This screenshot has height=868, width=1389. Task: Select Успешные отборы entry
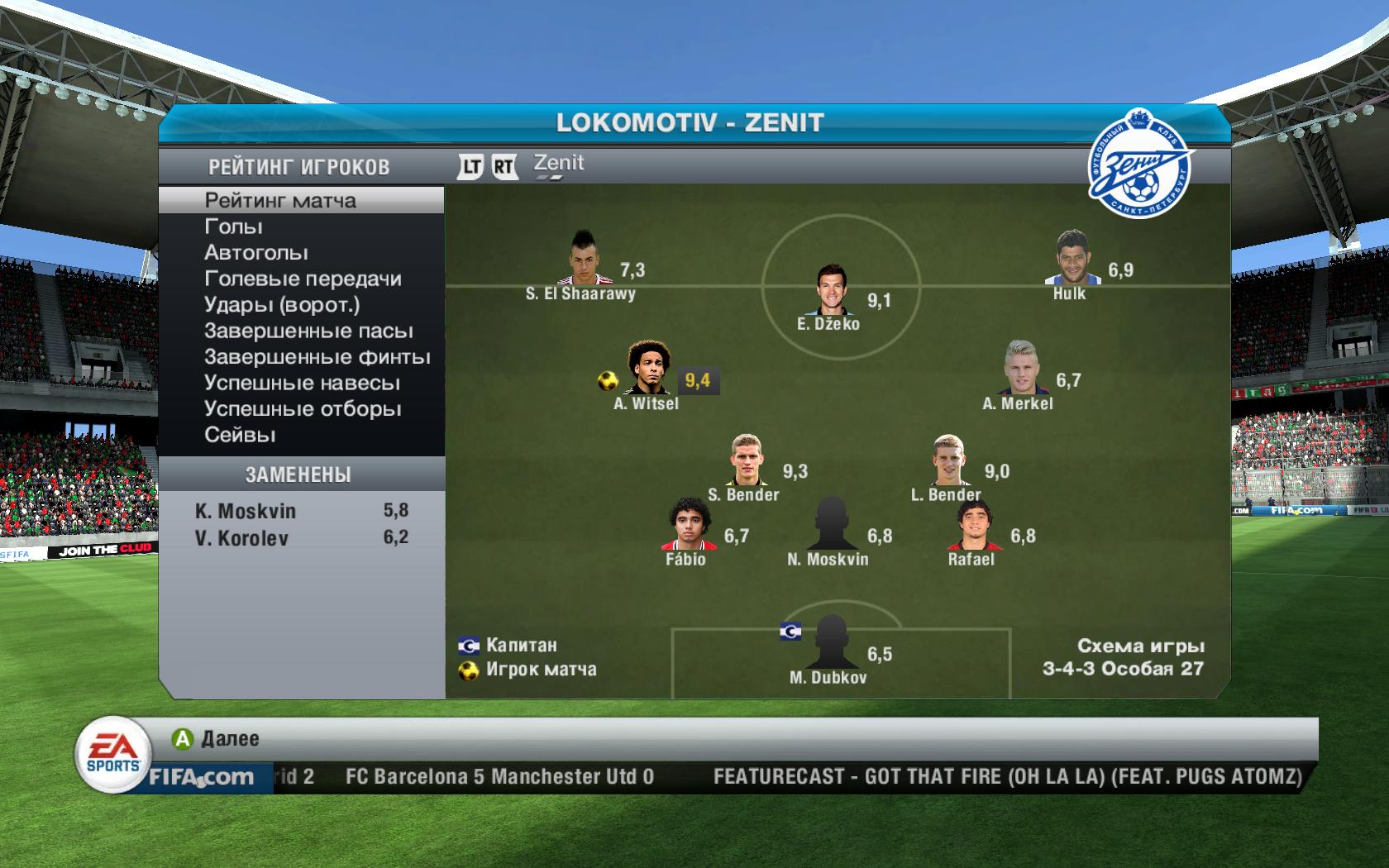click(x=303, y=409)
